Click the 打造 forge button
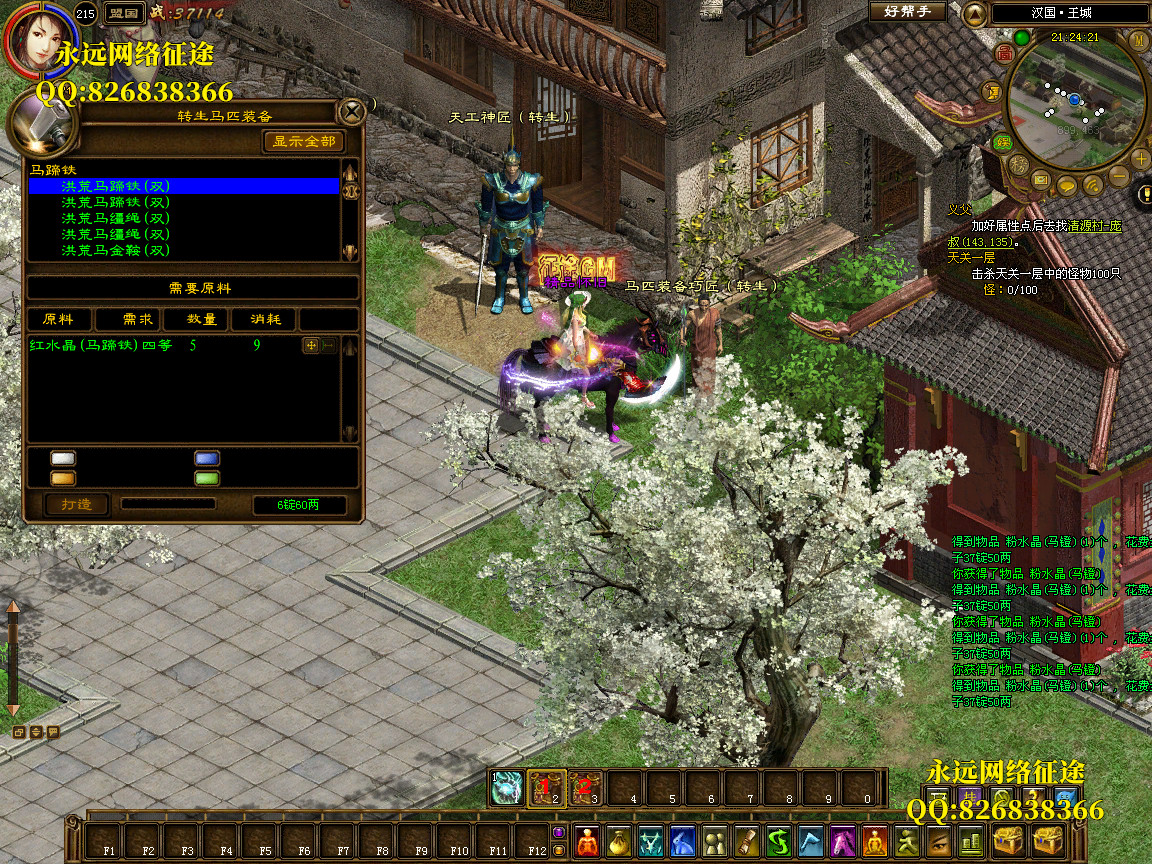Image resolution: width=1152 pixels, height=864 pixels. [77, 504]
